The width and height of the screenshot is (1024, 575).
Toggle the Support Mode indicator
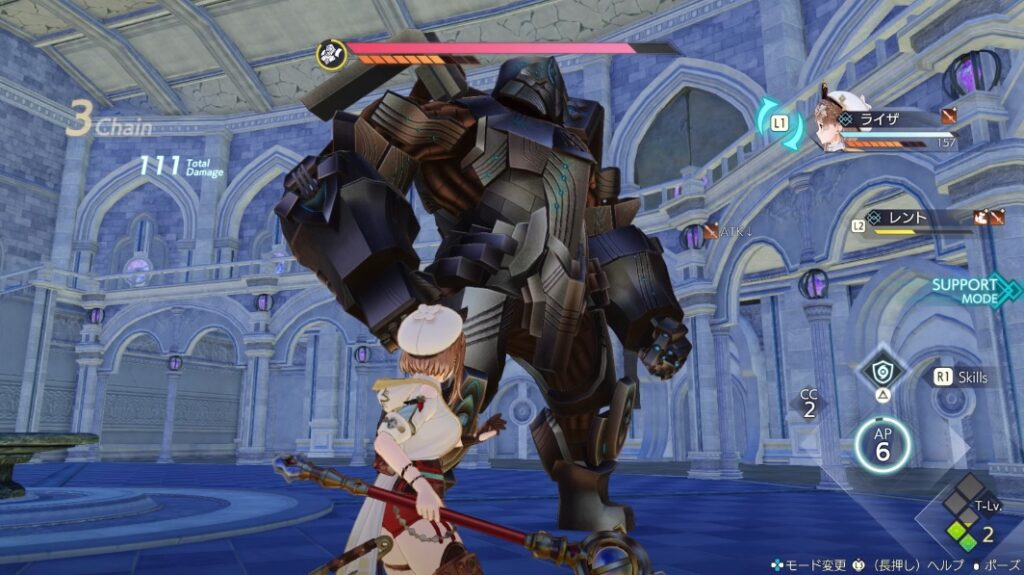pyautogui.click(x=967, y=290)
